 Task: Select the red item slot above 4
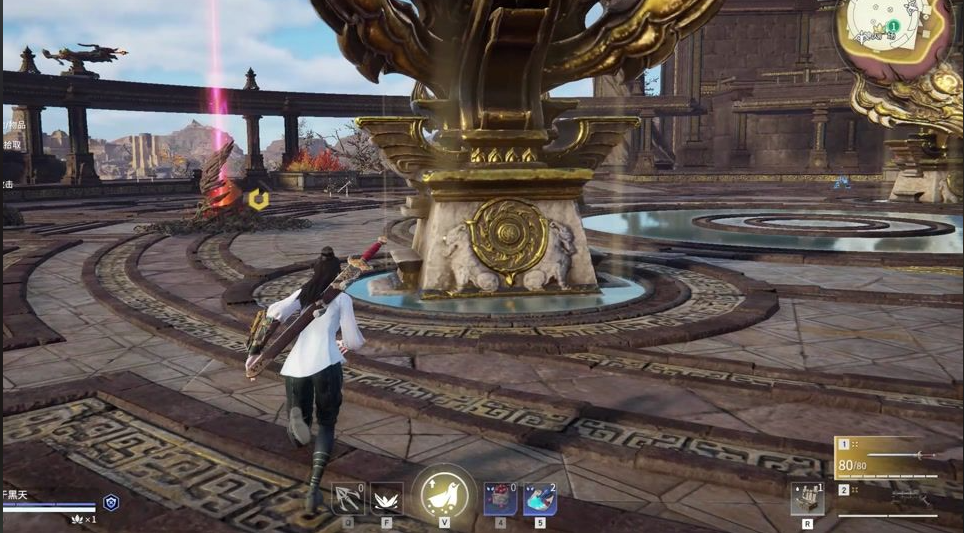(500, 498)
